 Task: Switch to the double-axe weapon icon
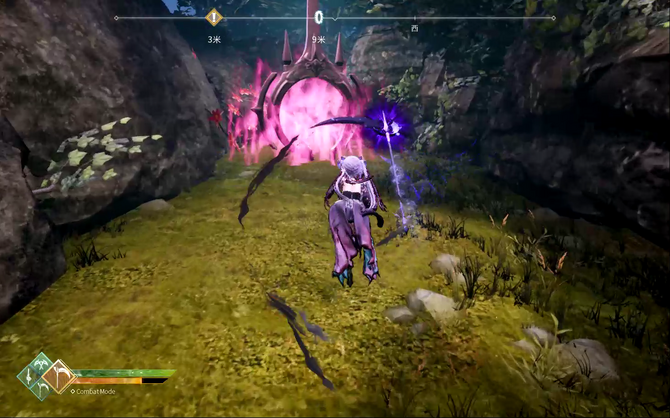pos(41,361)
